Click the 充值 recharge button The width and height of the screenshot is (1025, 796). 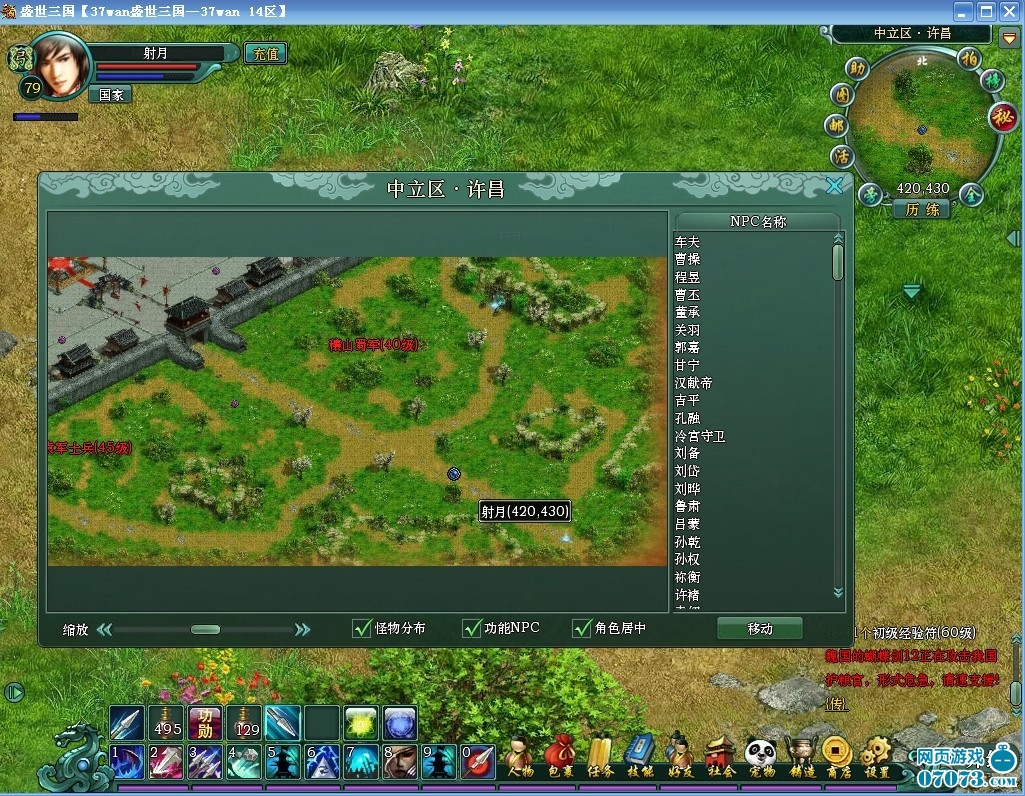pyautogui.click(x=265, y=53)
